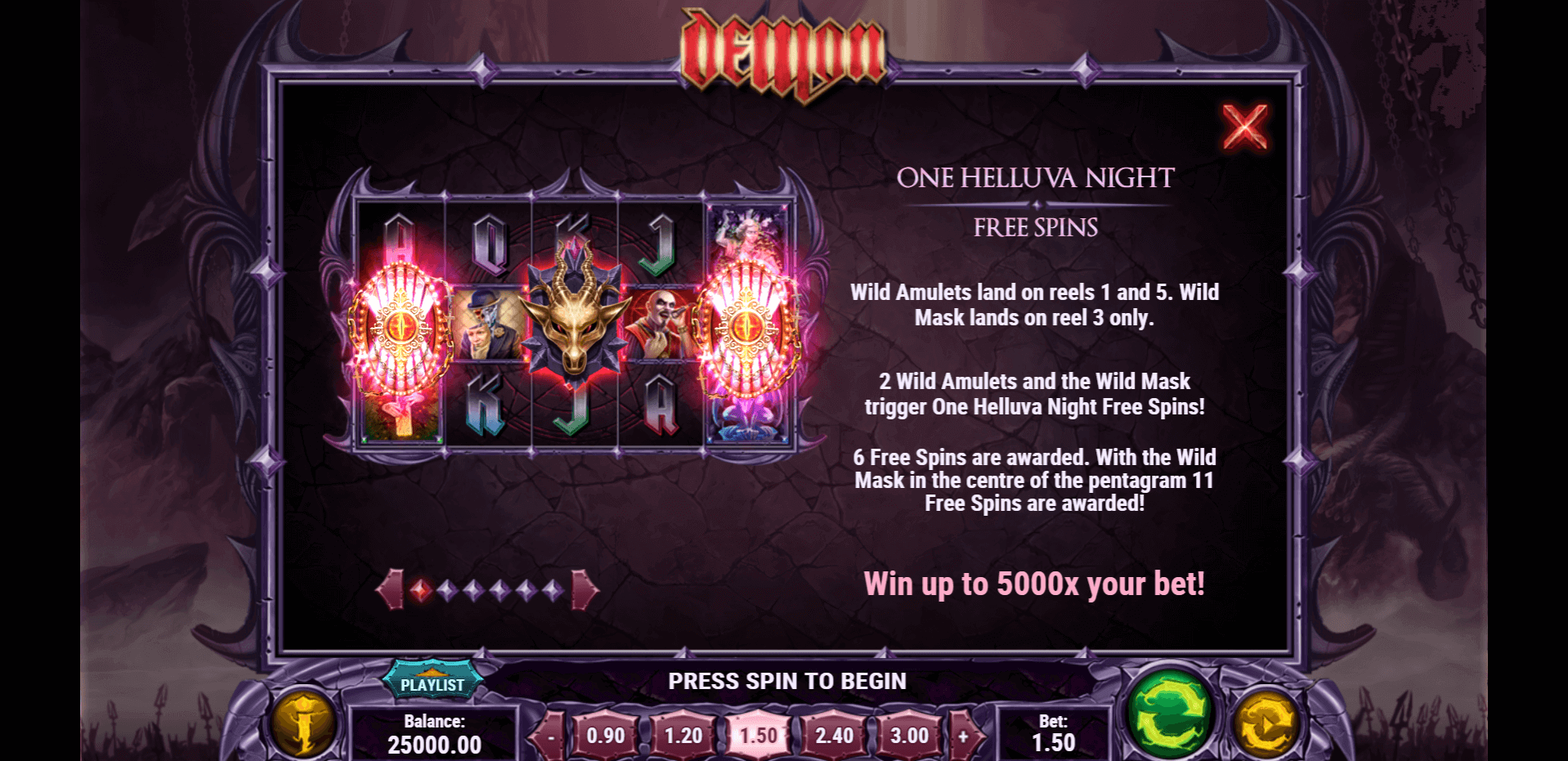Activate the gold auto-play button
1568x761 pixels.
1266,723
